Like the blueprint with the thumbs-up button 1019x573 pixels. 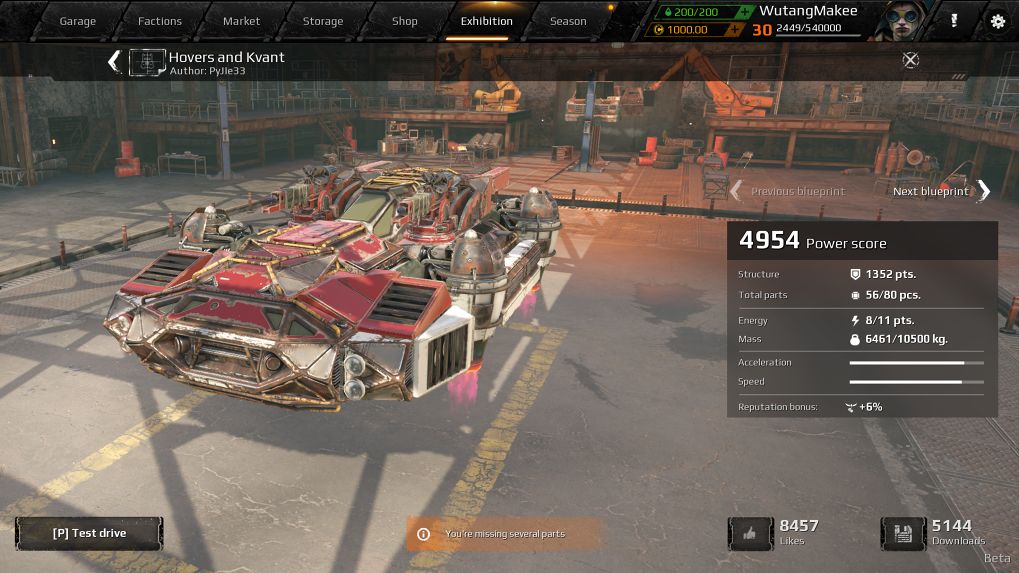click(751, 533)
